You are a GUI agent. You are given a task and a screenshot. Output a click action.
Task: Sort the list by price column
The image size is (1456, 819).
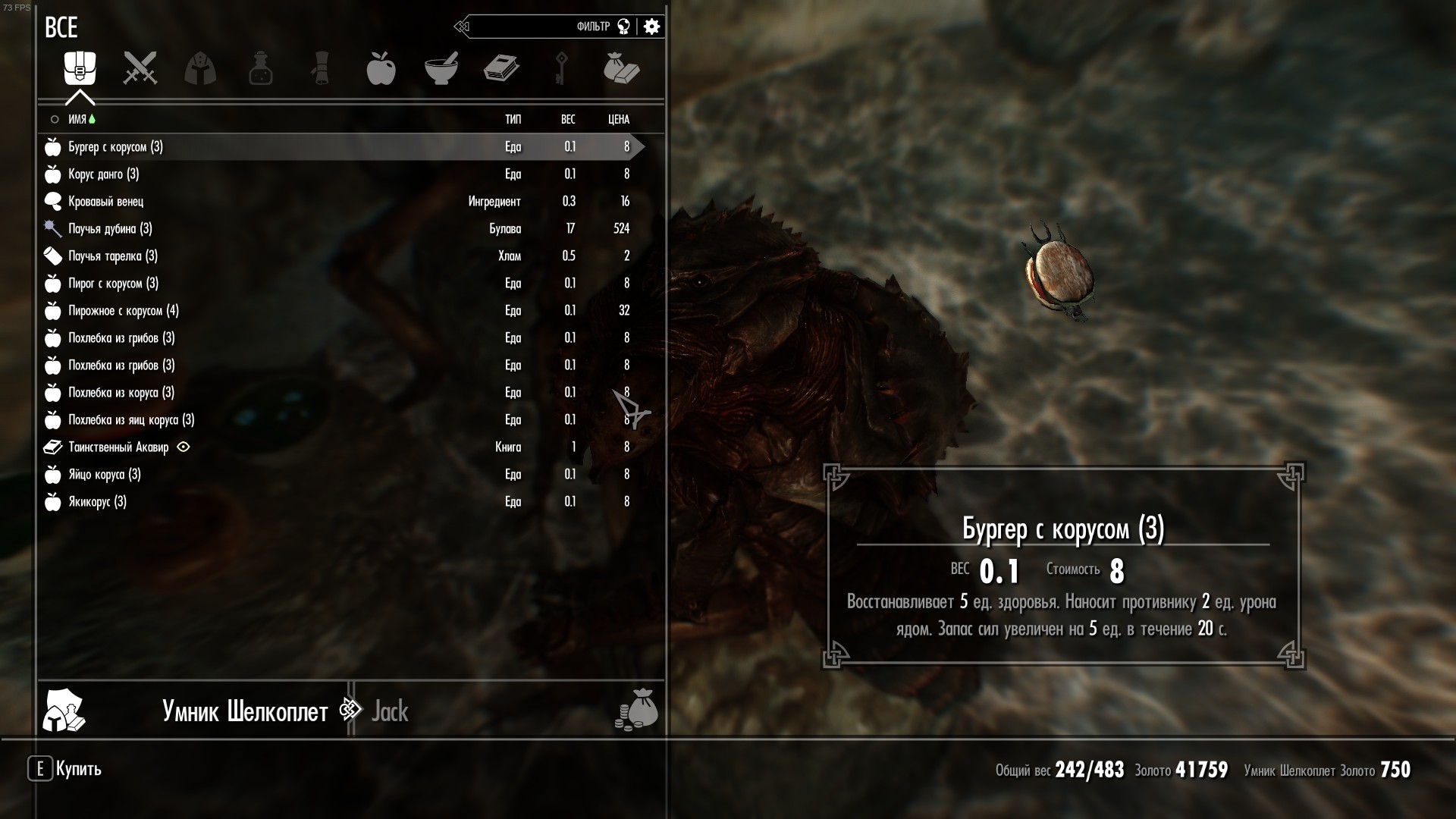click(618, 119)
